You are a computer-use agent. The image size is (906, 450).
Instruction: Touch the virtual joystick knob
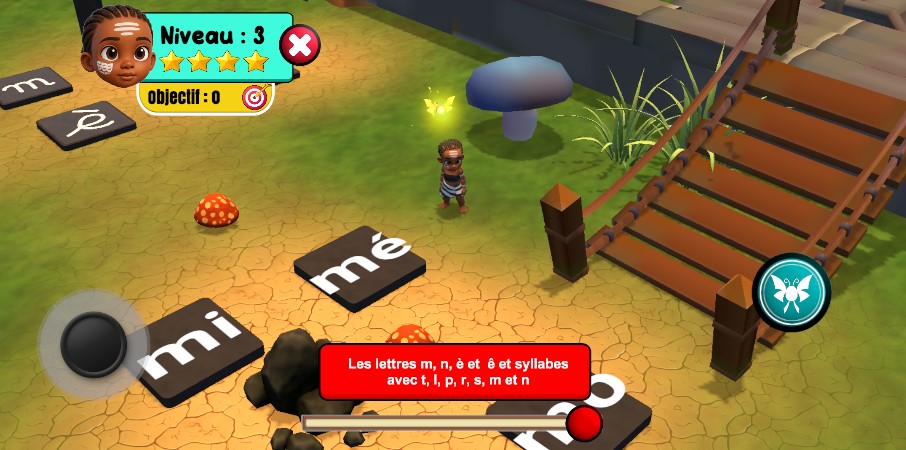click(93, 345)
